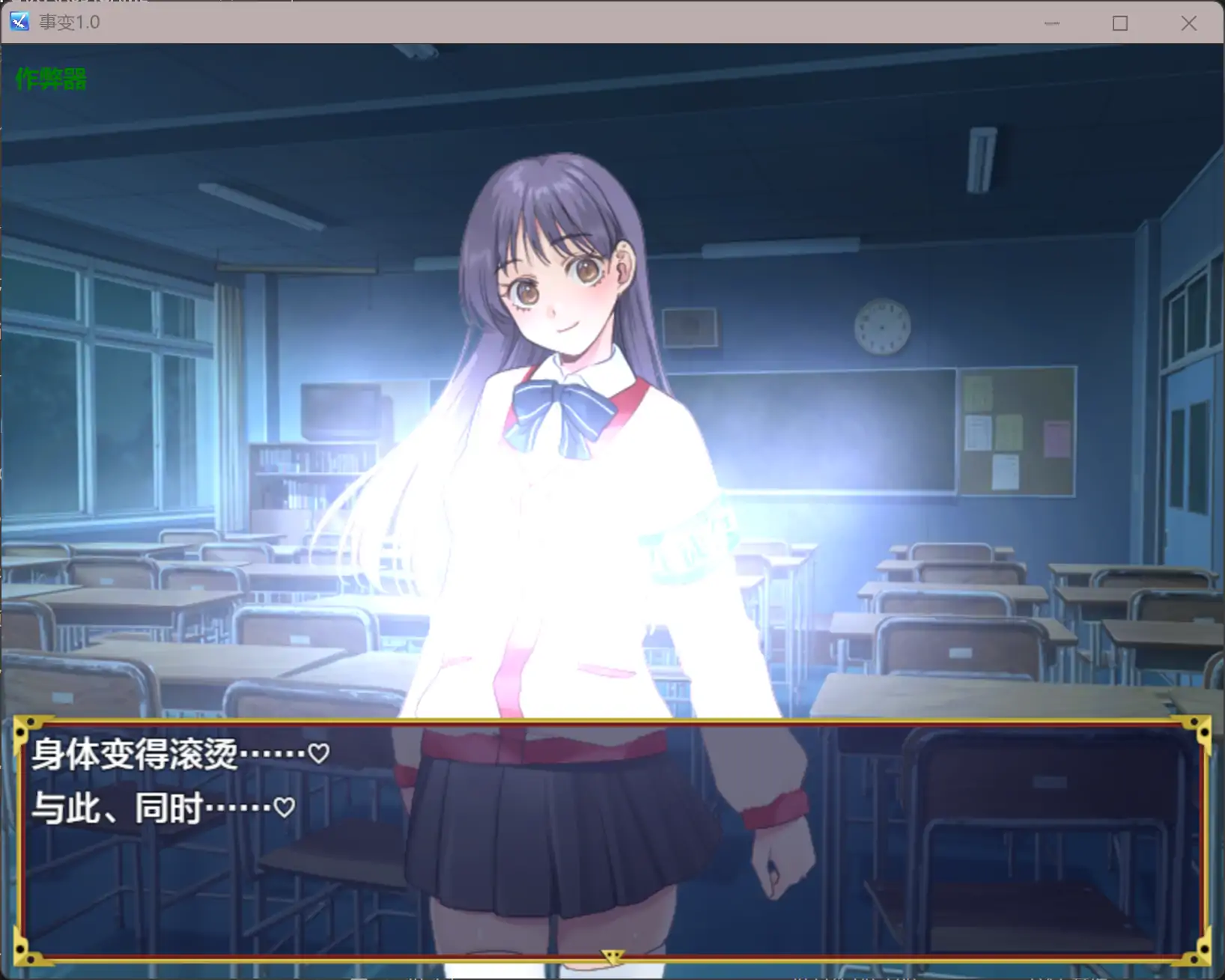This screenshot has height=980, width=1225.
Task: Close the 事变1.0 window
Action: coord(1189,22)
